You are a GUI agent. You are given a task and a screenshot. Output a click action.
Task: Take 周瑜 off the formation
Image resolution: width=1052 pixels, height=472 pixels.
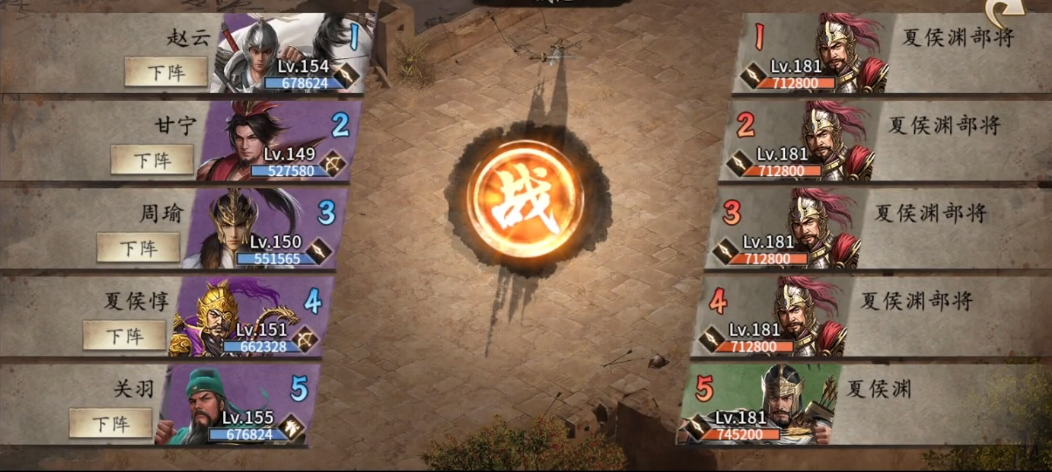[x=138, y=247]
